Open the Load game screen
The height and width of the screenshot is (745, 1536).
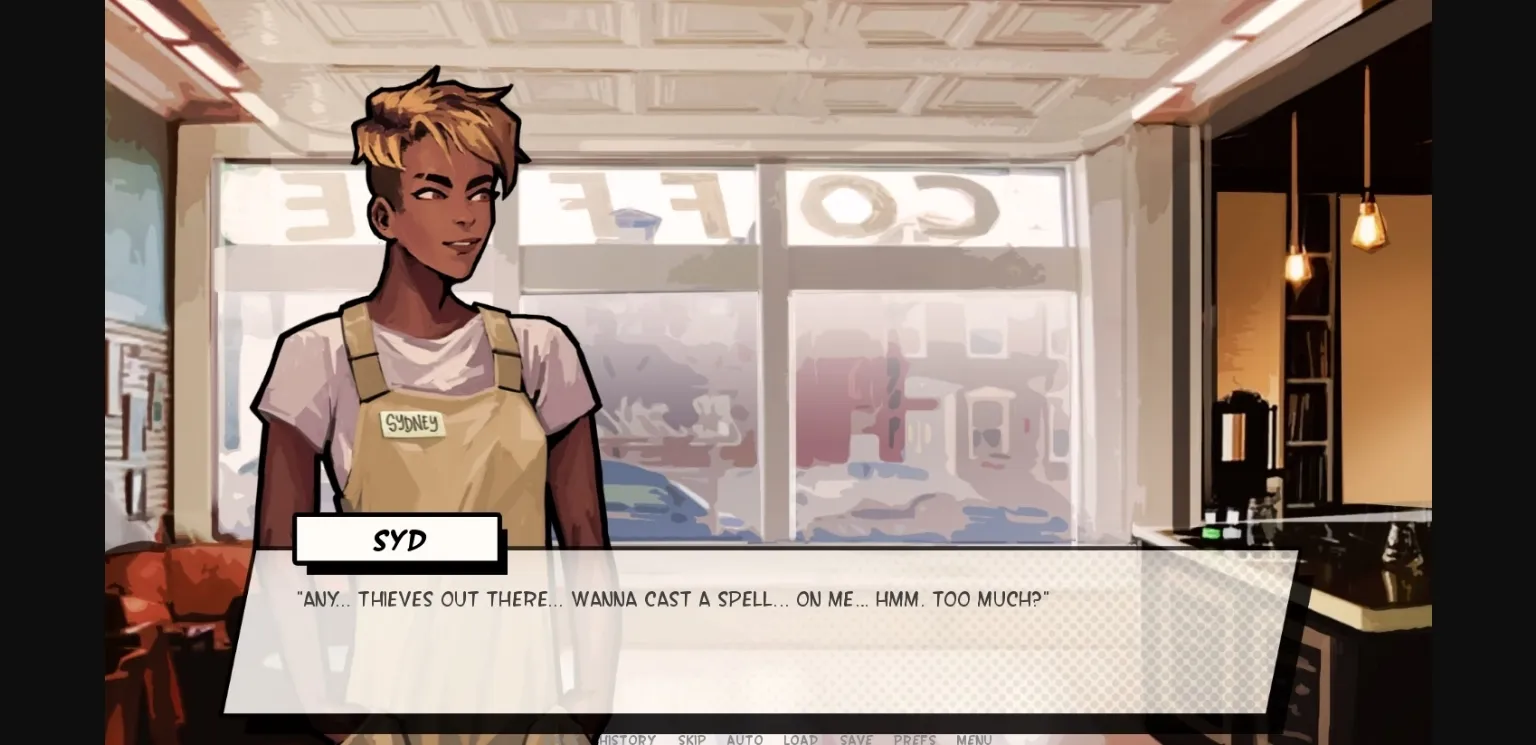[x=800, y=740]
